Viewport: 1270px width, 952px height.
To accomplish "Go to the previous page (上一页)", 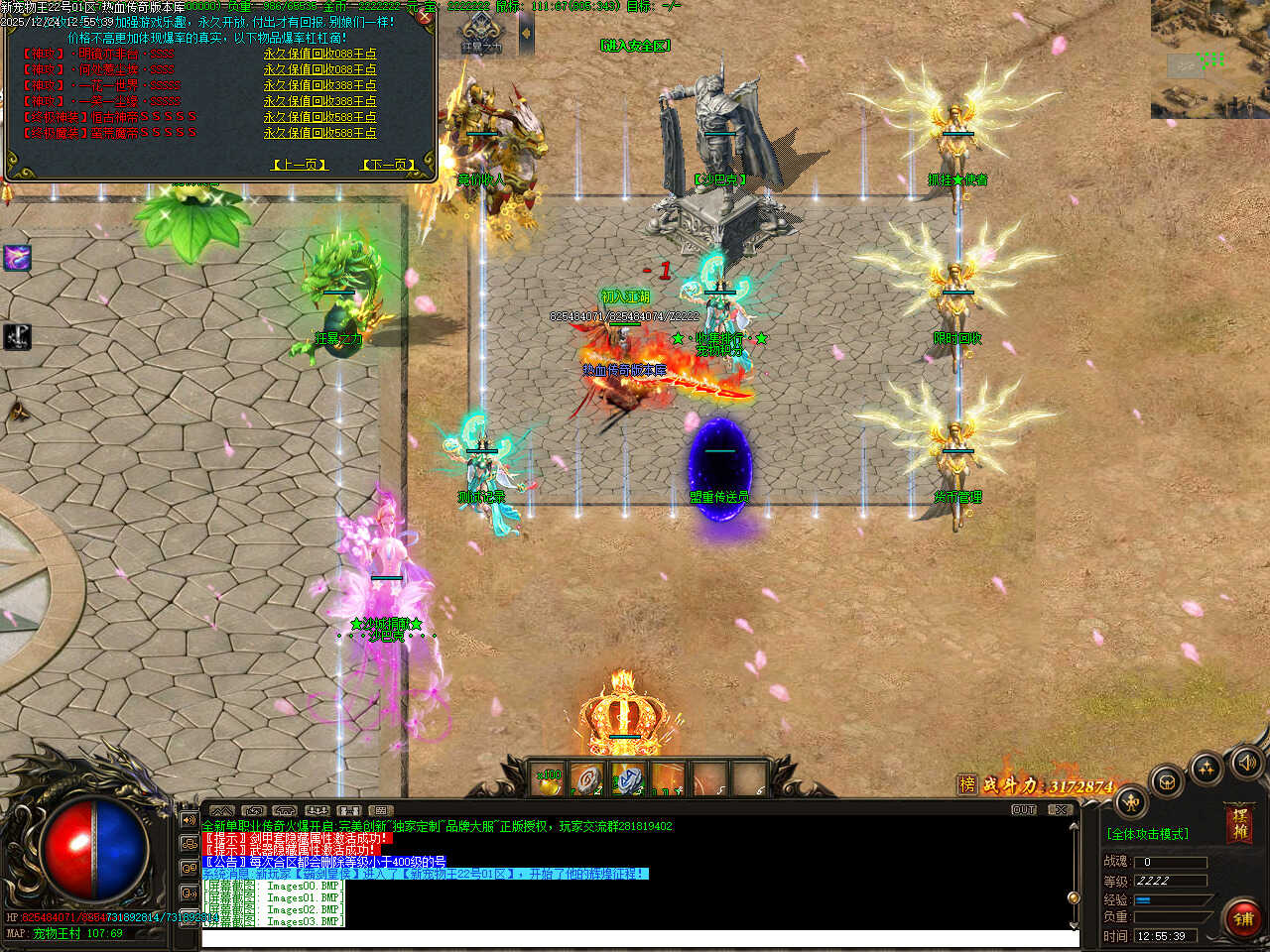I will (299, 165).
